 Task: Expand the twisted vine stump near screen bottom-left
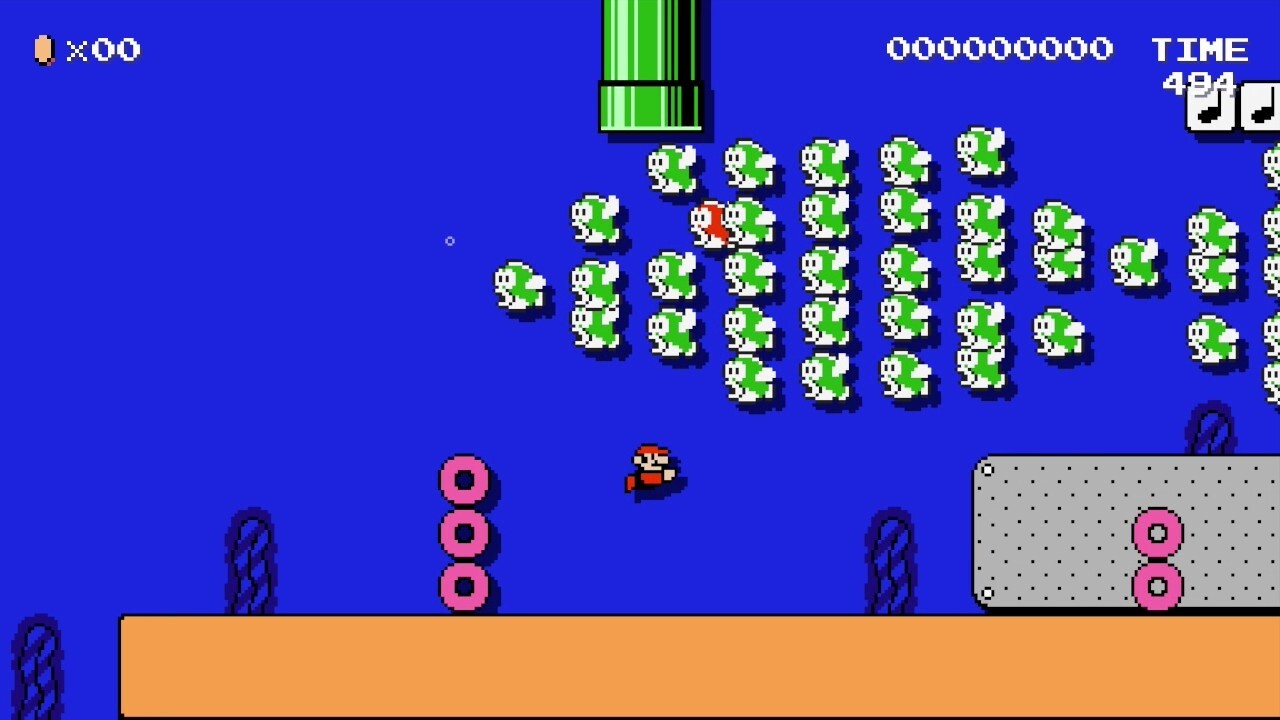click(x=40, y=665)
